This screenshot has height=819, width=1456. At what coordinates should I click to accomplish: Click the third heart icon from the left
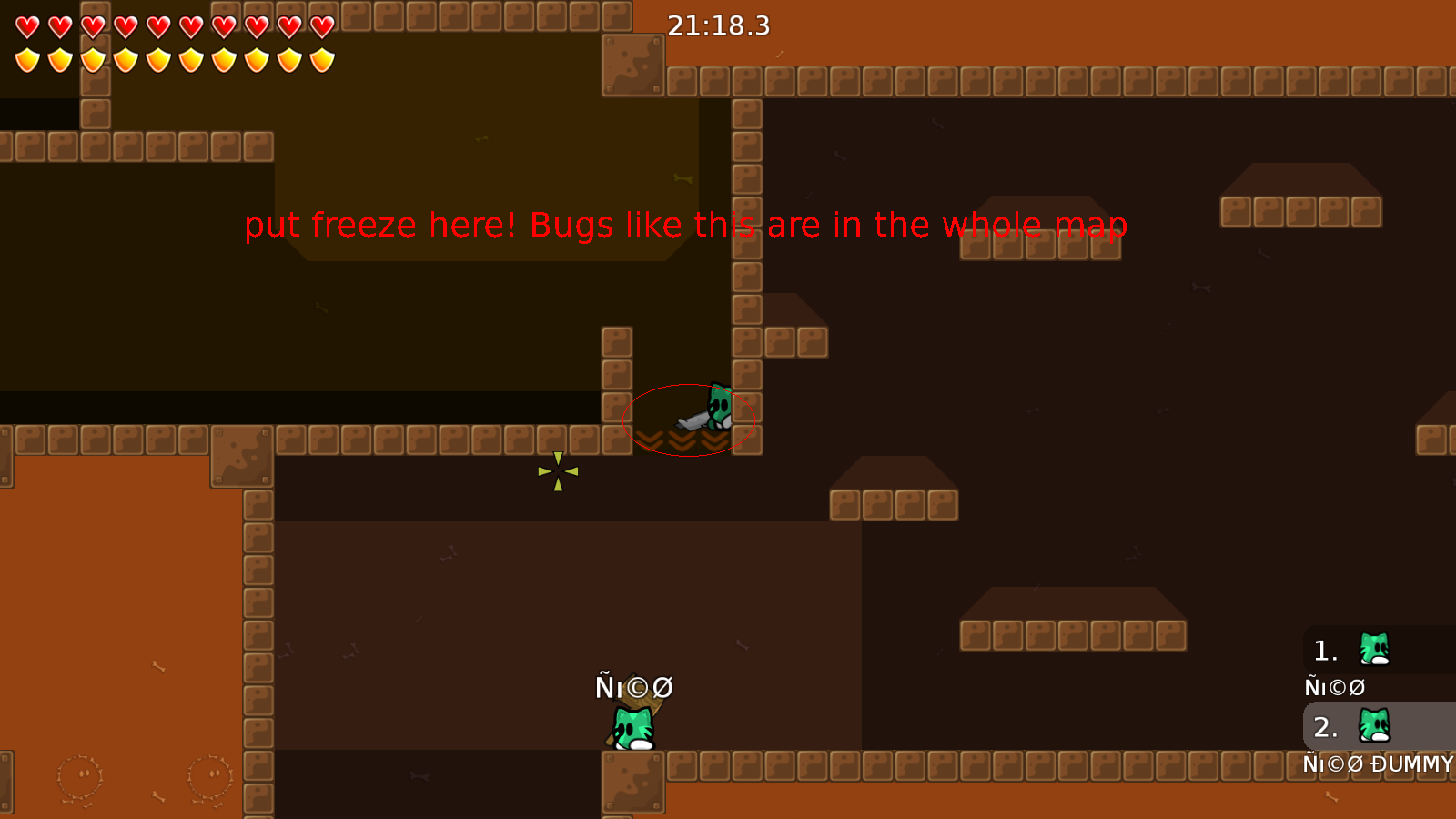(91, 25)
